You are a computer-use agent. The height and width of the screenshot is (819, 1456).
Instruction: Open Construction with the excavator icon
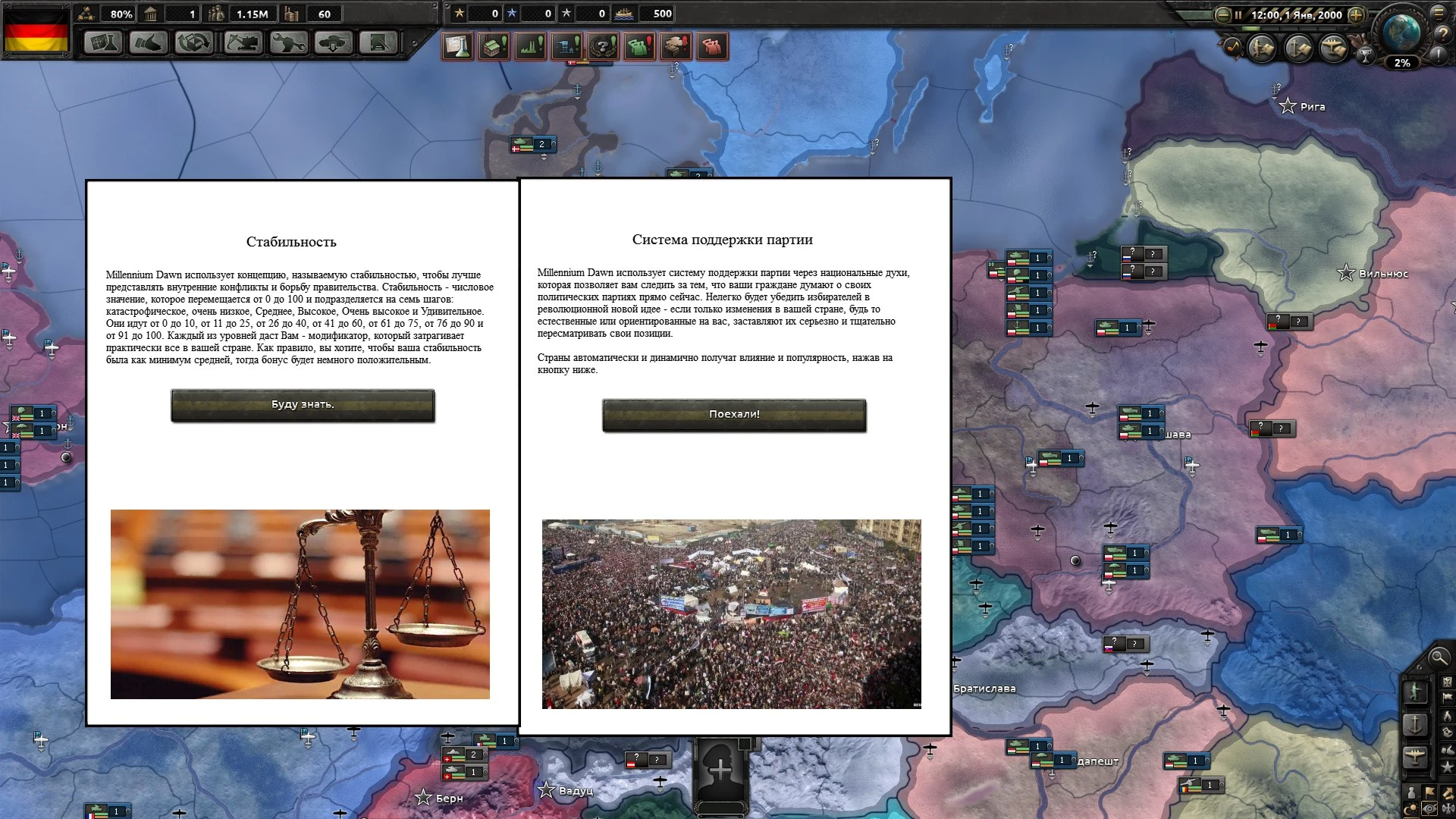tap(243, 43)
